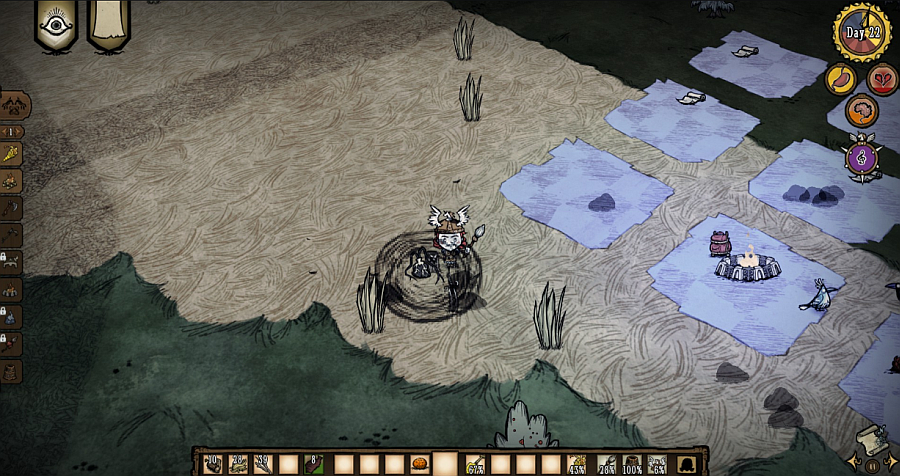This screenshot has width=900, height=476.
Task: Choose the twigs stack of 39
Action: tap(264, 465)
